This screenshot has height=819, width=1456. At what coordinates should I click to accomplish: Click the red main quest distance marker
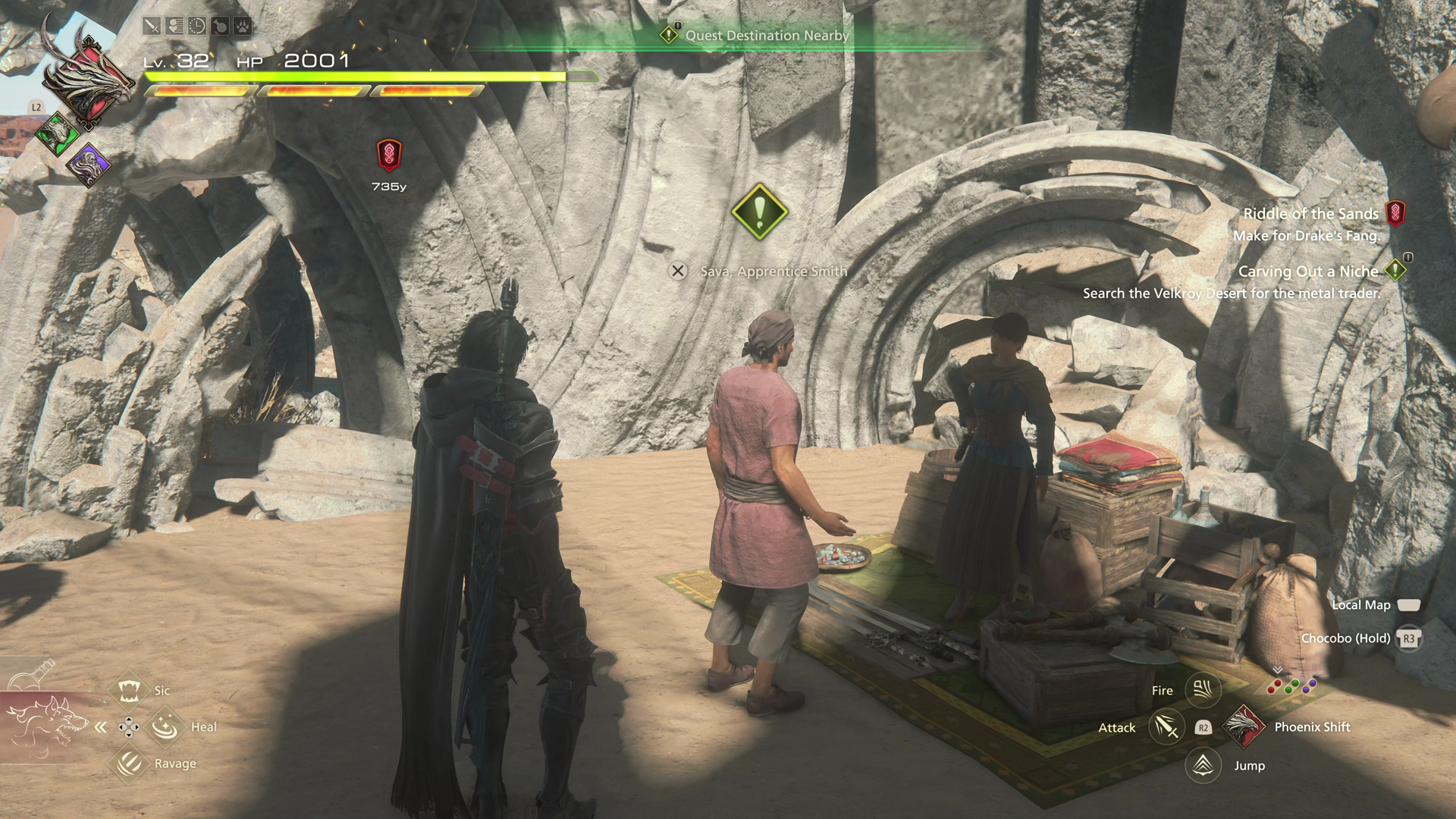click(x=389, y=155)
